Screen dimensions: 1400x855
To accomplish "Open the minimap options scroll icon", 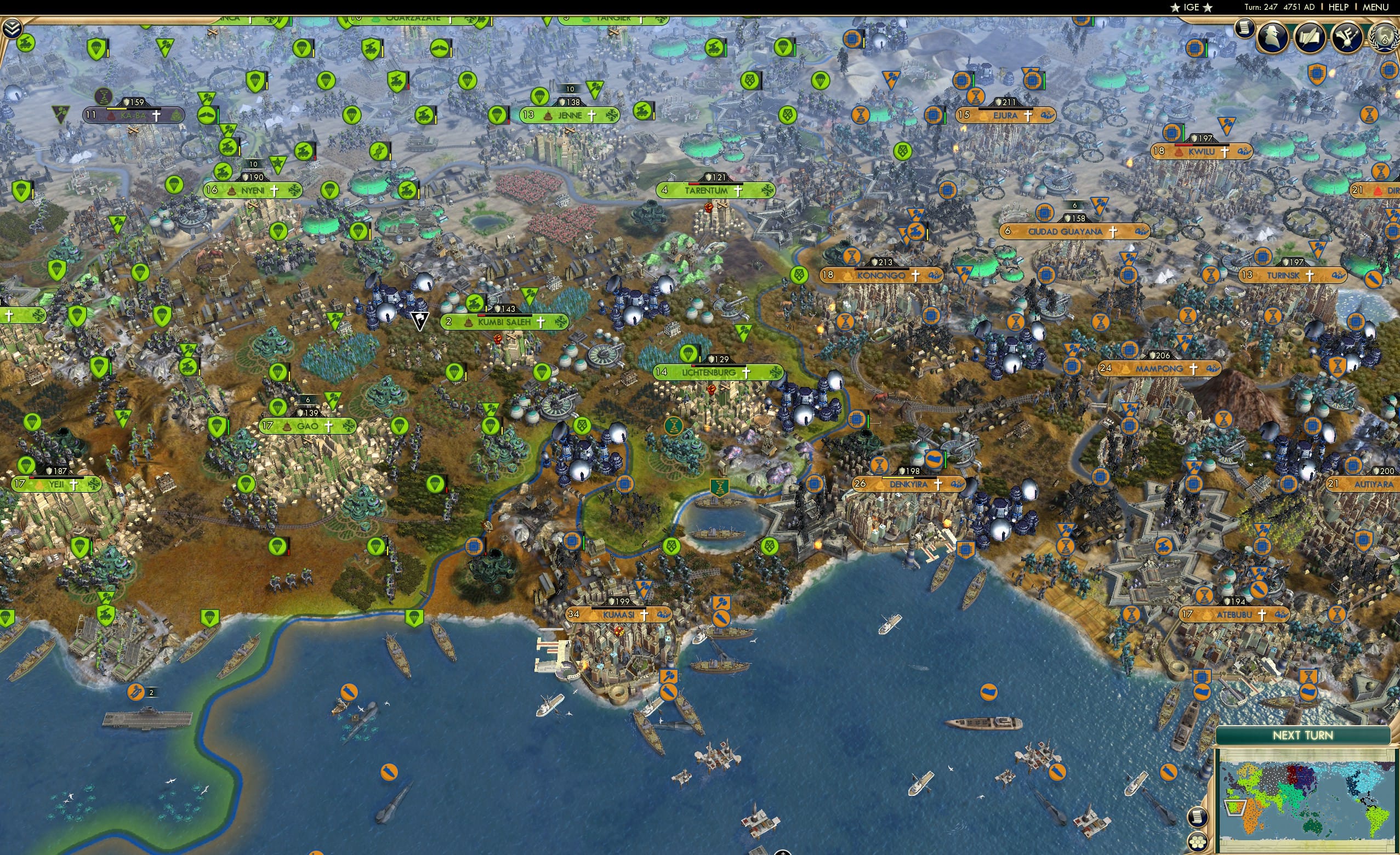I will pyautogui.click(x=1198, y=817).
